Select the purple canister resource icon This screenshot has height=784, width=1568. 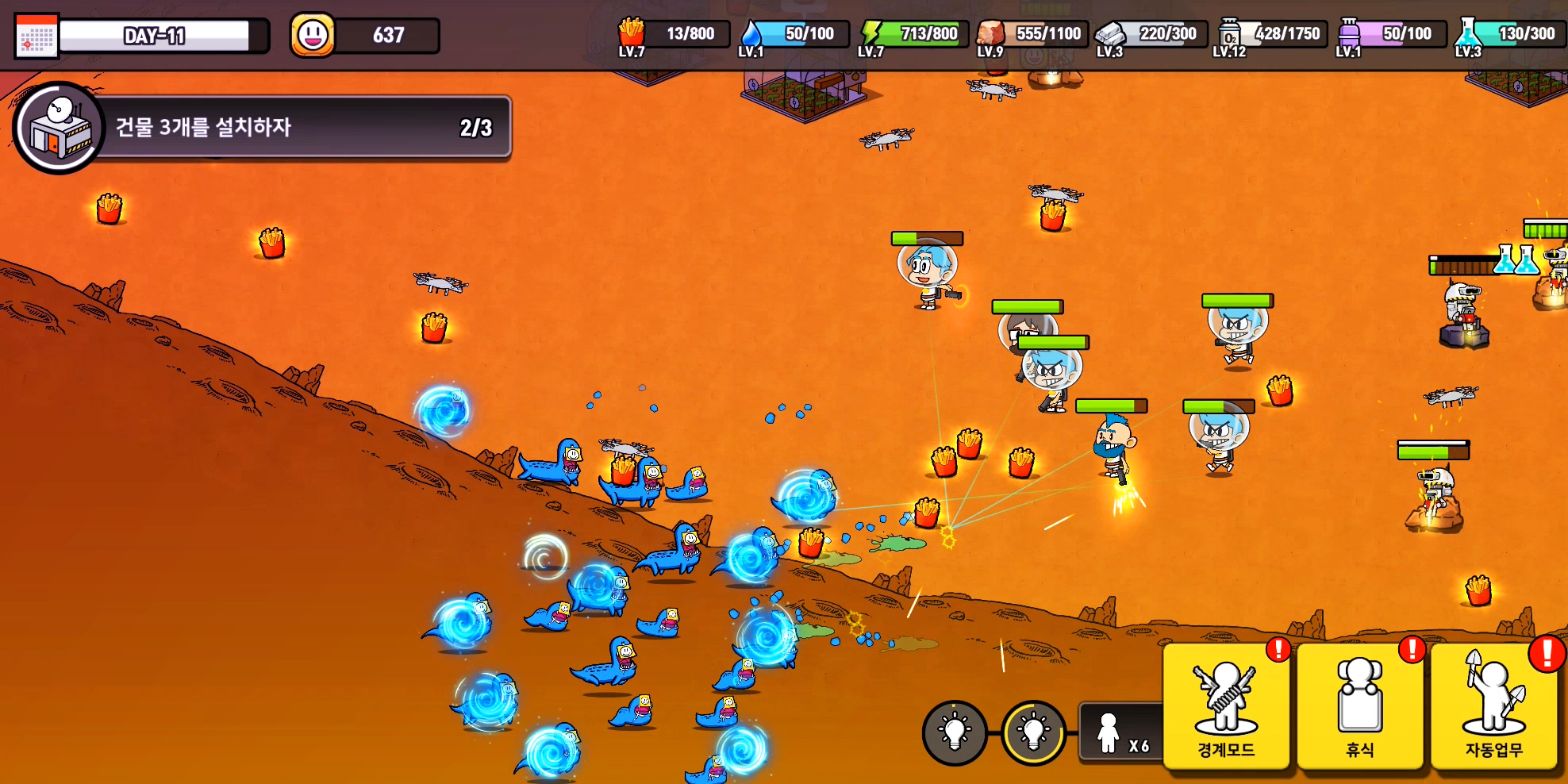(1349, 33)
